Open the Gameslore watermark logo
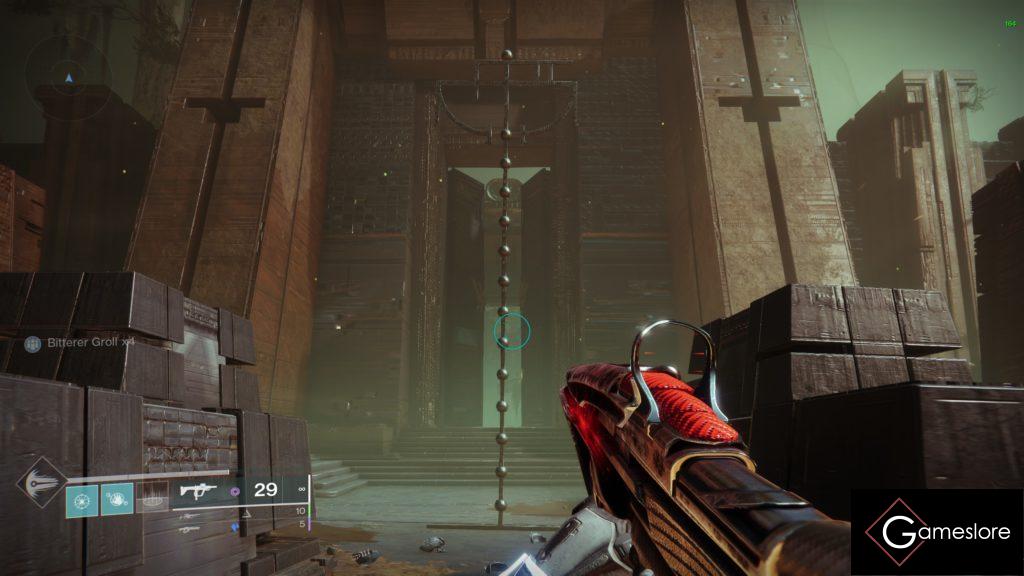This screenshot has height=576, width=1024. tap(937, 533)
